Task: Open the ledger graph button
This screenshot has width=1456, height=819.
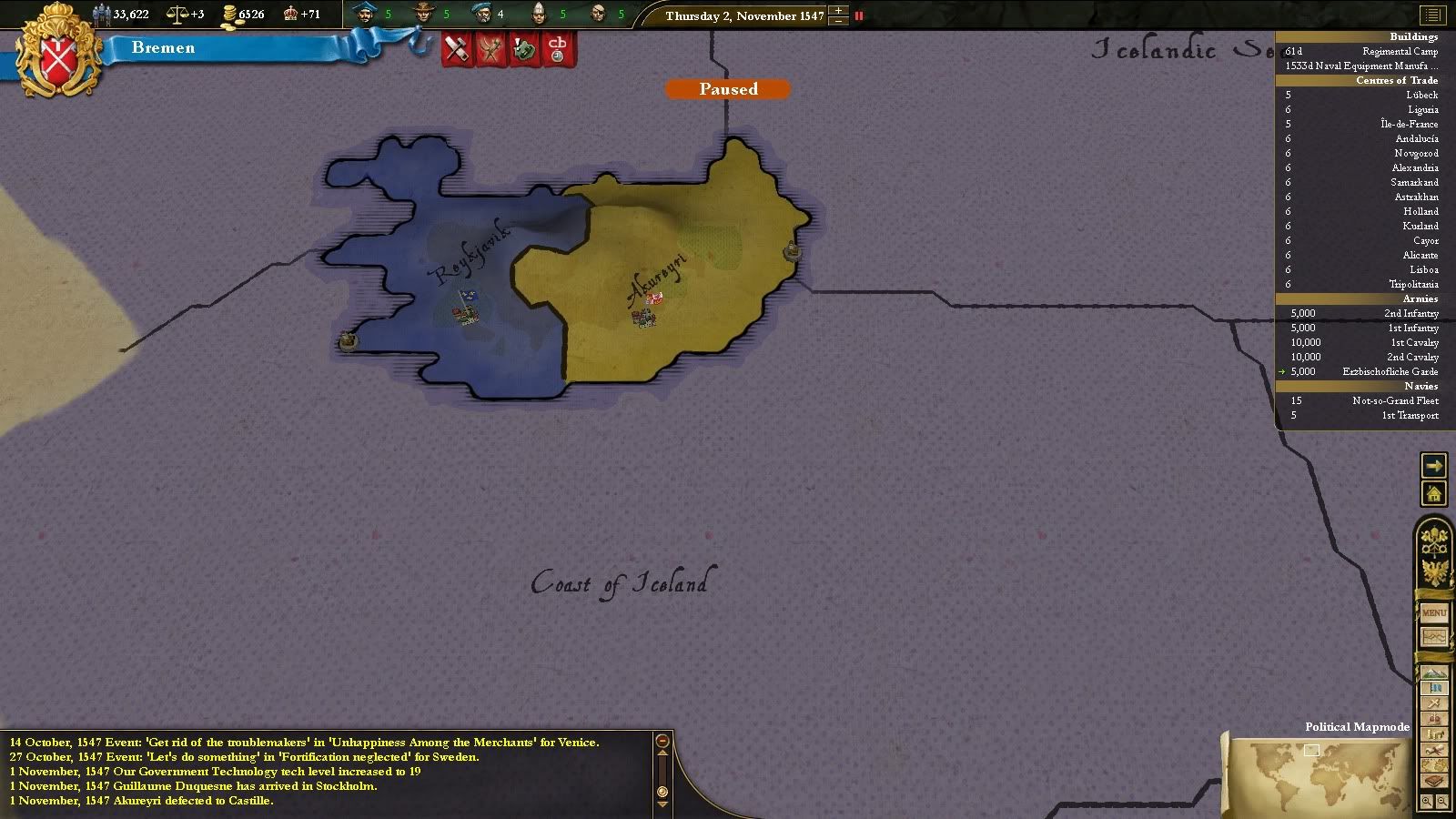Action: point(1434,637)
